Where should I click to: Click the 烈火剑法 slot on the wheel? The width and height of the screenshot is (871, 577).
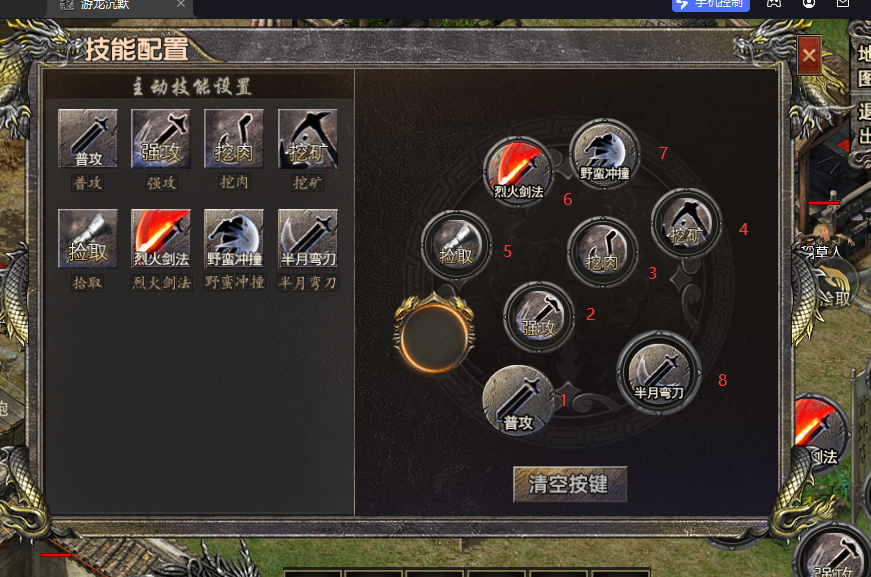pos(518,170)
